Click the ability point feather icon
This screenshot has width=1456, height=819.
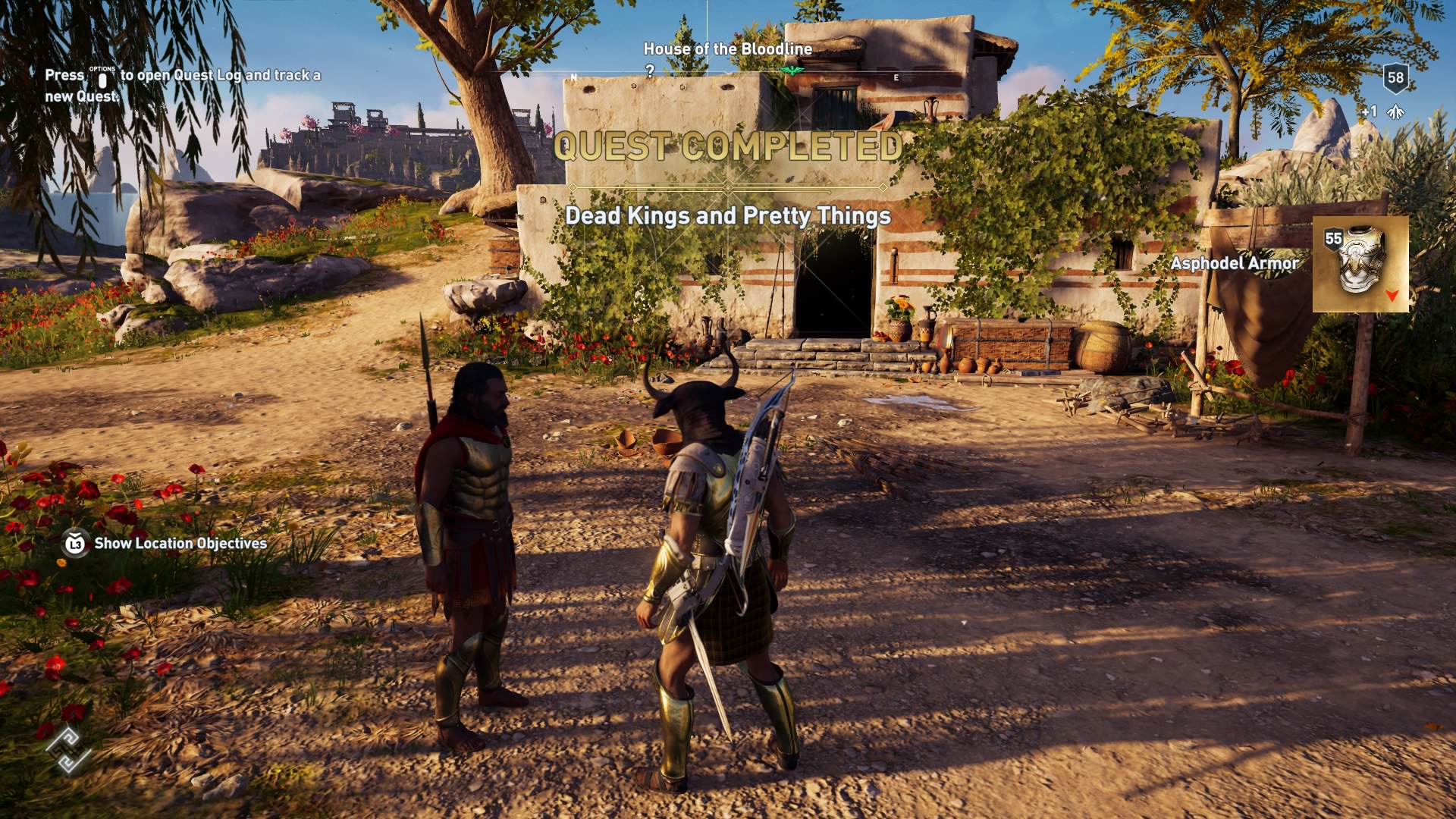point(1394,111)
